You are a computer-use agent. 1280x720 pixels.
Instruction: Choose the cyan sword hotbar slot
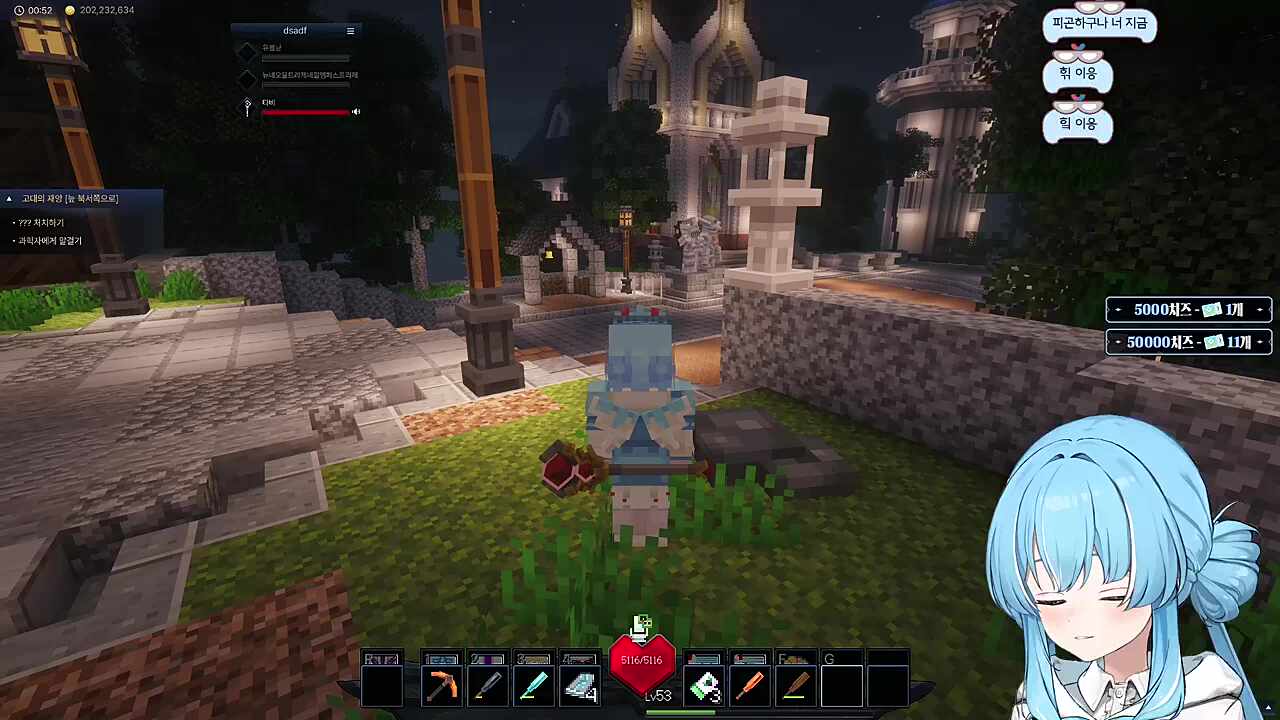pyautogui.click(x=533, y=687)
